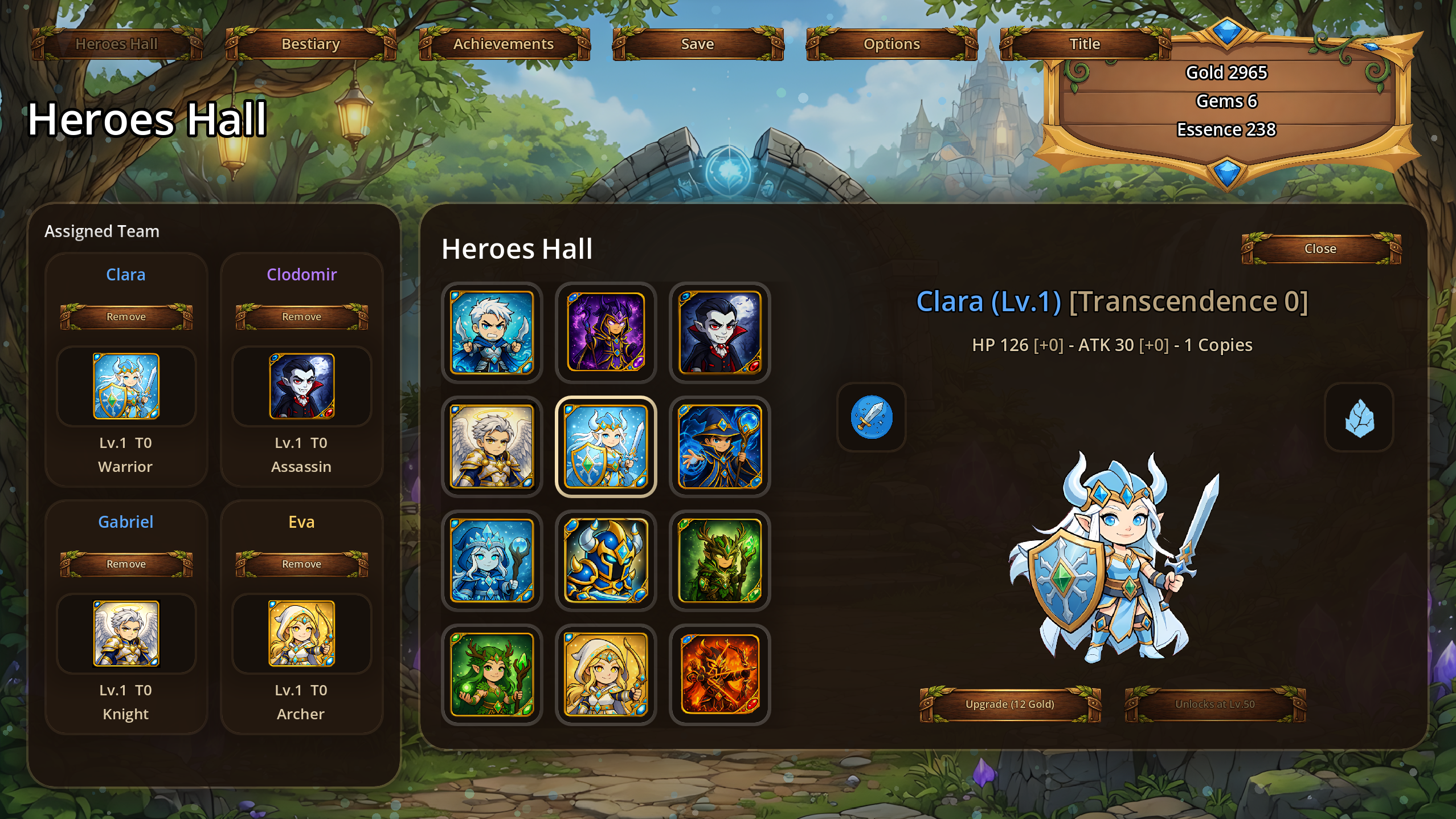Click the ice crystal icon on the right

1358,417
